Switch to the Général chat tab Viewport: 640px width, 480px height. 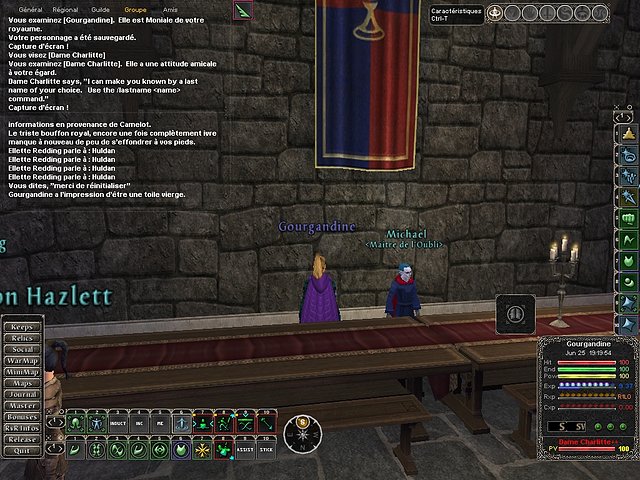click(x=30, y=8)
